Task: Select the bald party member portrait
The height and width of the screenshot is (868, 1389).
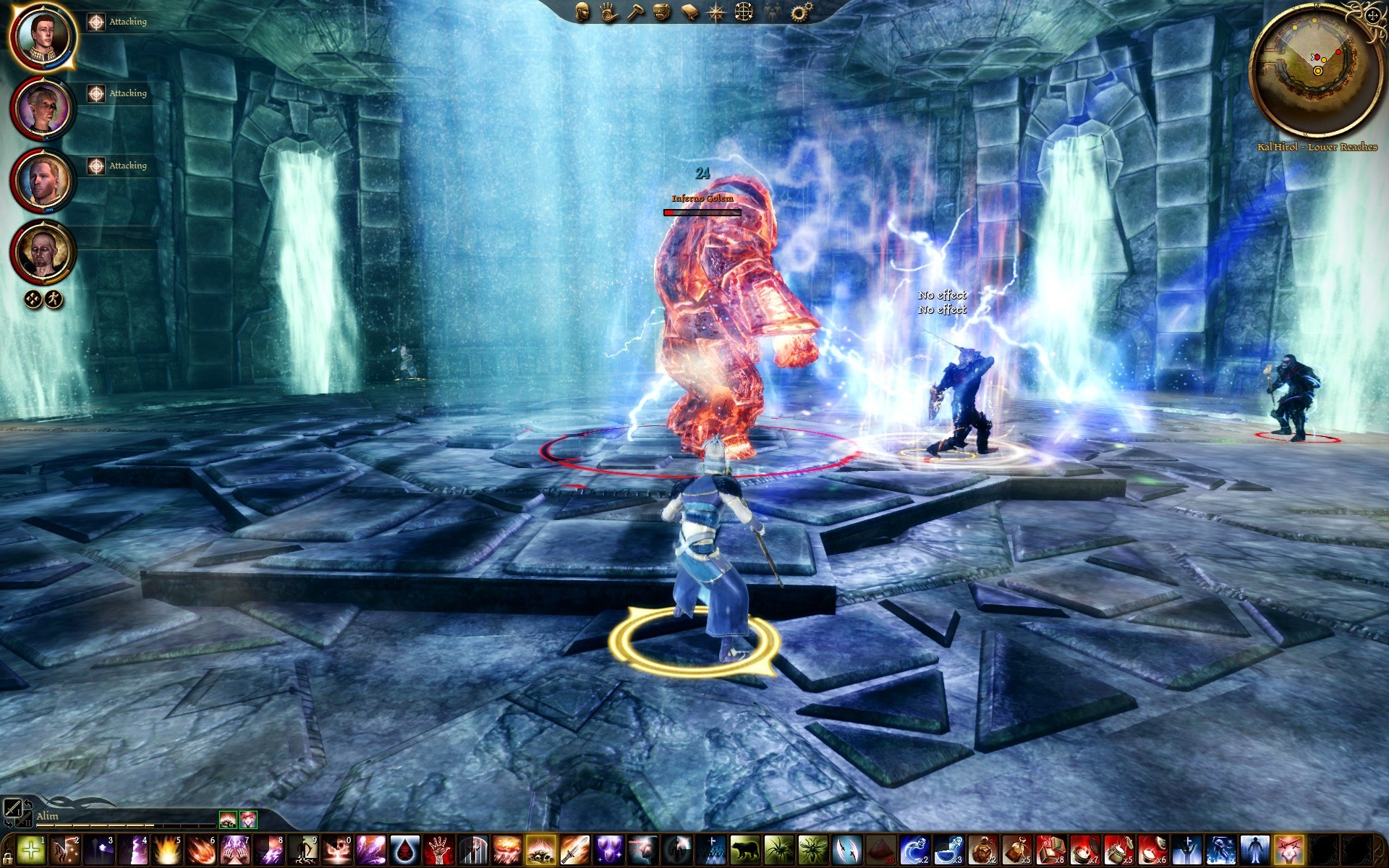Action: [43, 252]
